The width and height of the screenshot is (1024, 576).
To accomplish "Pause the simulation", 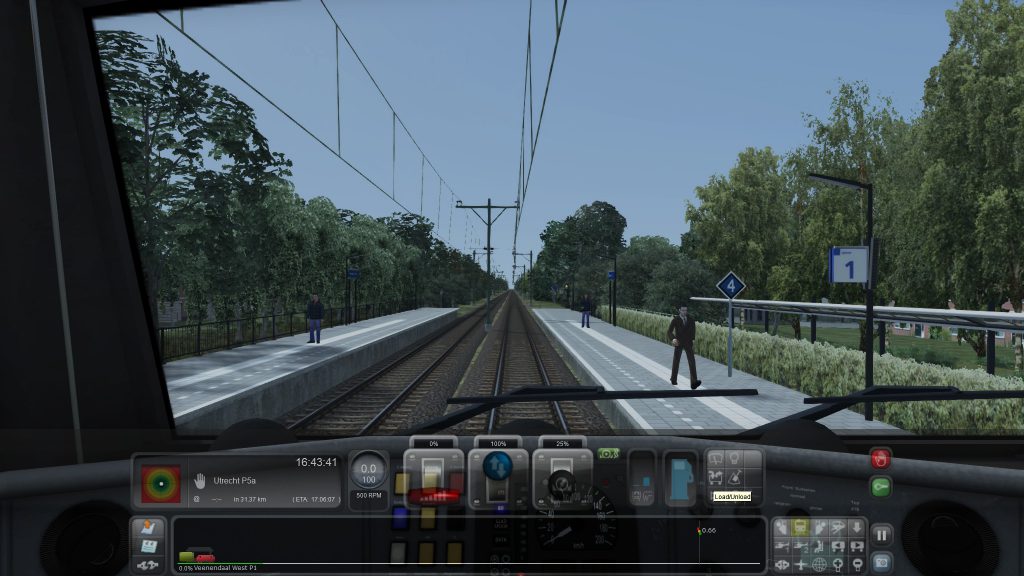I will coord(881,534).
